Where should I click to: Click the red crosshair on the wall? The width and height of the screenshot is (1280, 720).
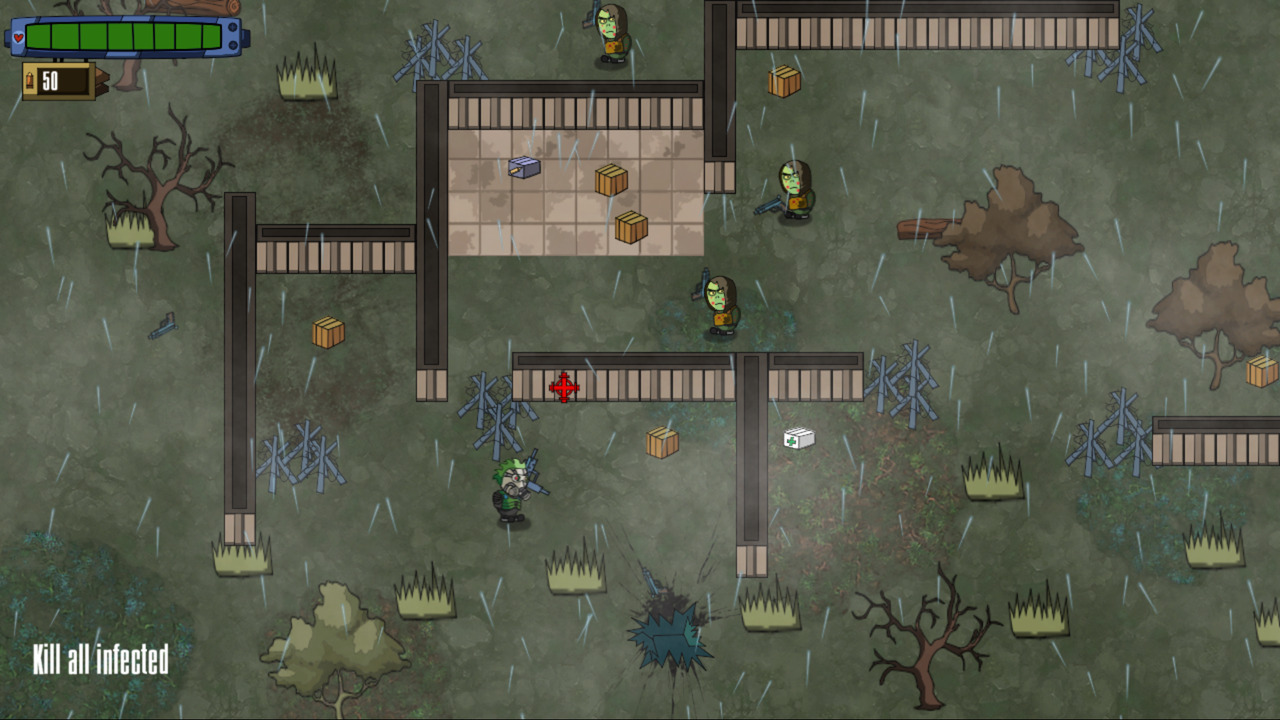[563, 388]
